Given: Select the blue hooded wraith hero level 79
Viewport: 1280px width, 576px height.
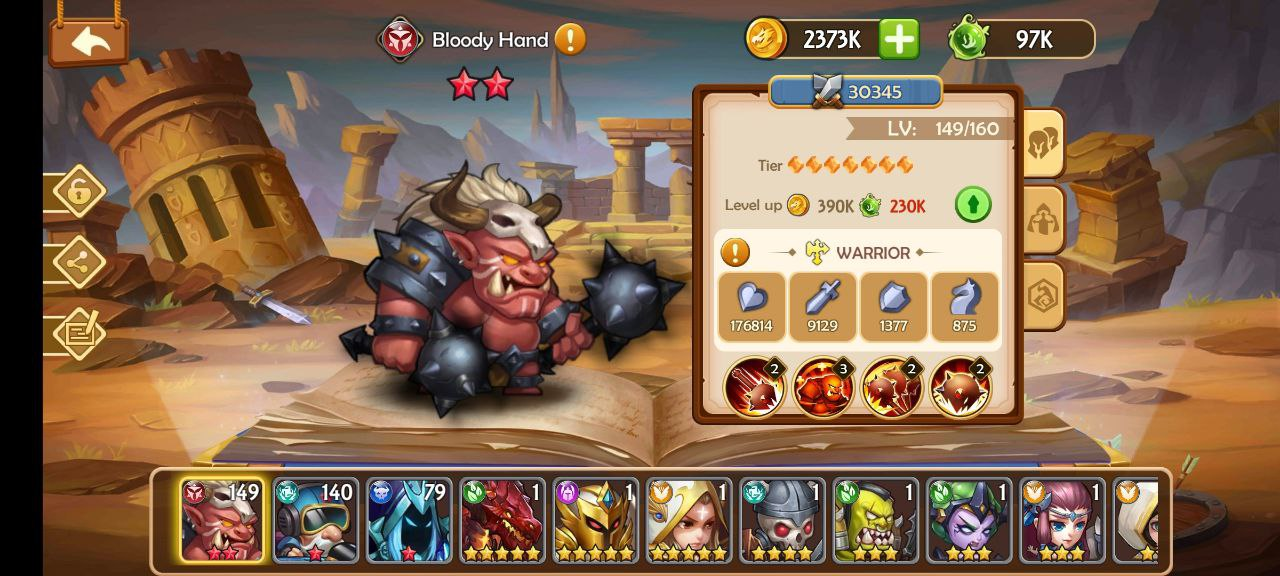Looking at the screenshot, I should [408, 521].
